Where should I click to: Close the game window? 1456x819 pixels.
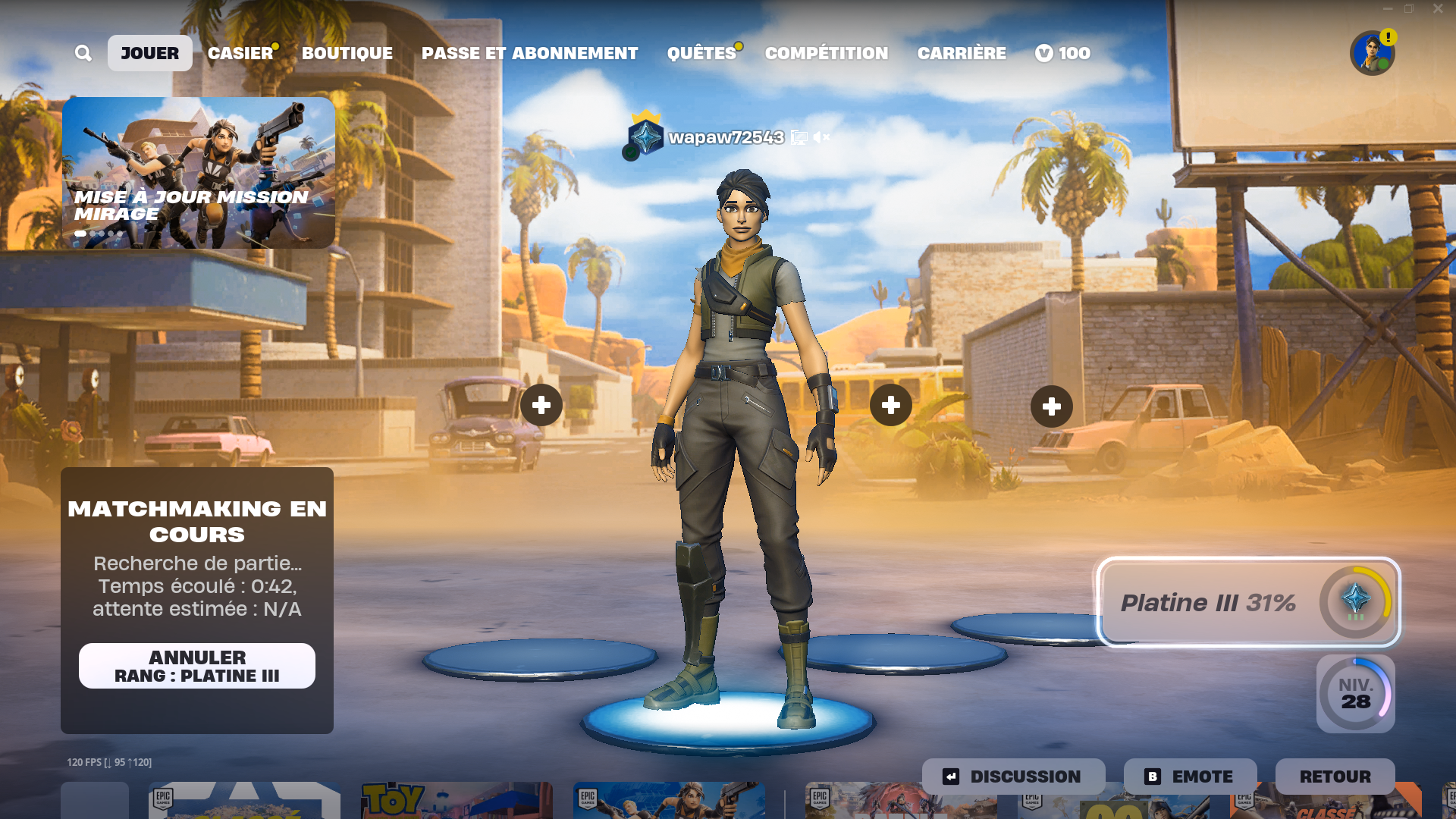pyautogui.click(x=1438, y=9)
